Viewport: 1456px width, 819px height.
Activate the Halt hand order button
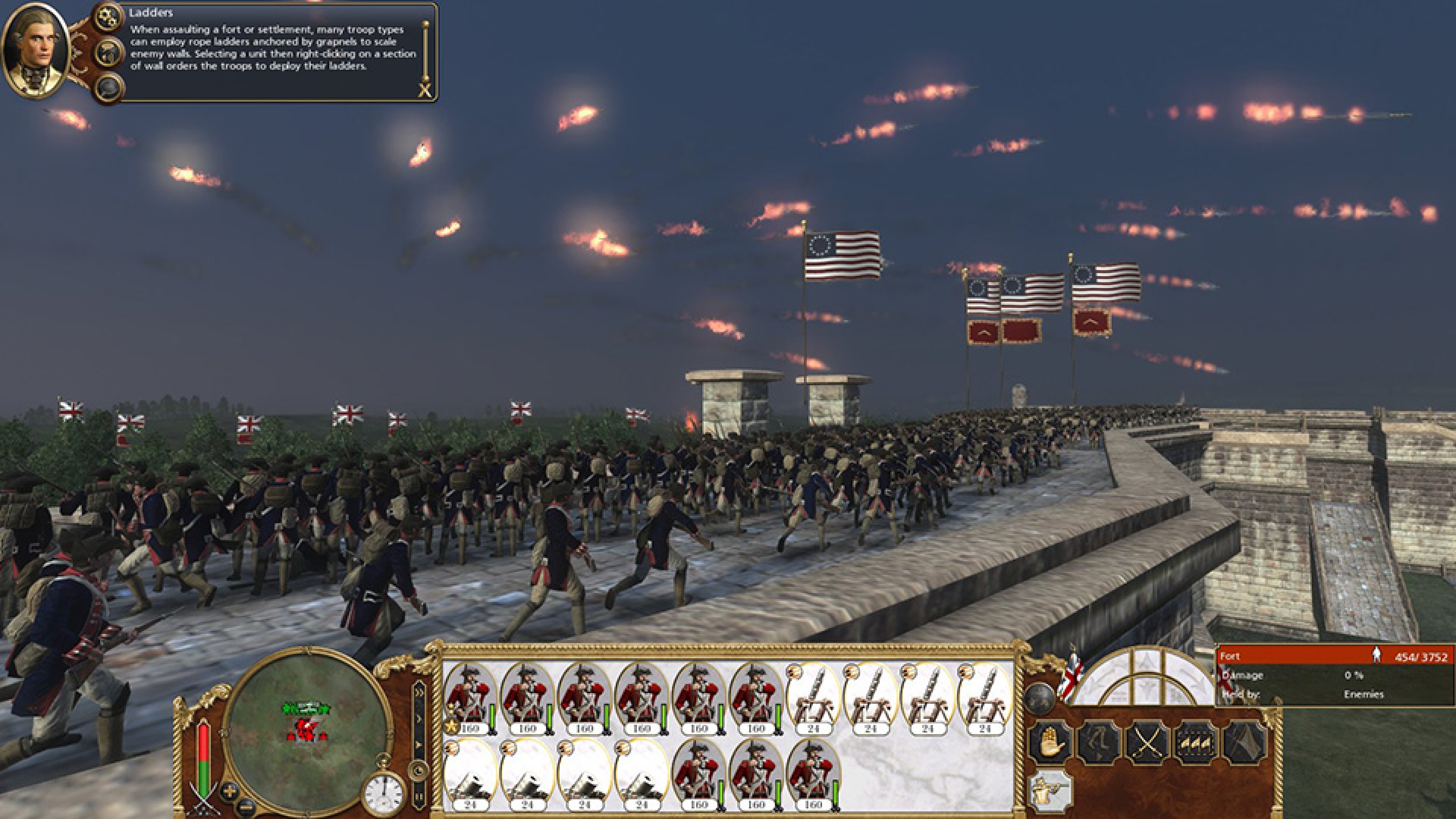coord(1051,743)
